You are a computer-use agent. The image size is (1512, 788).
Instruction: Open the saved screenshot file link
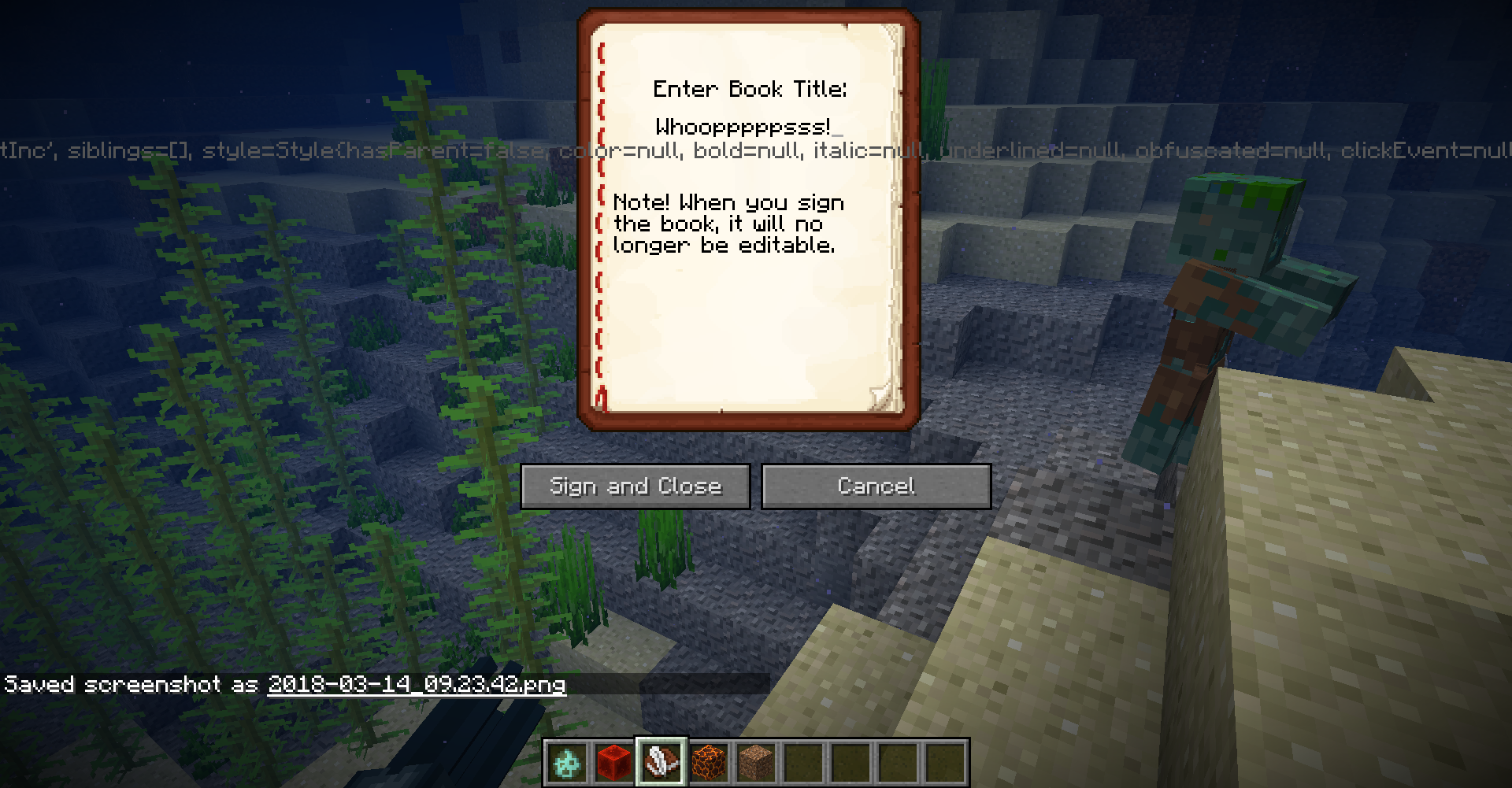[x=417, y=684]
